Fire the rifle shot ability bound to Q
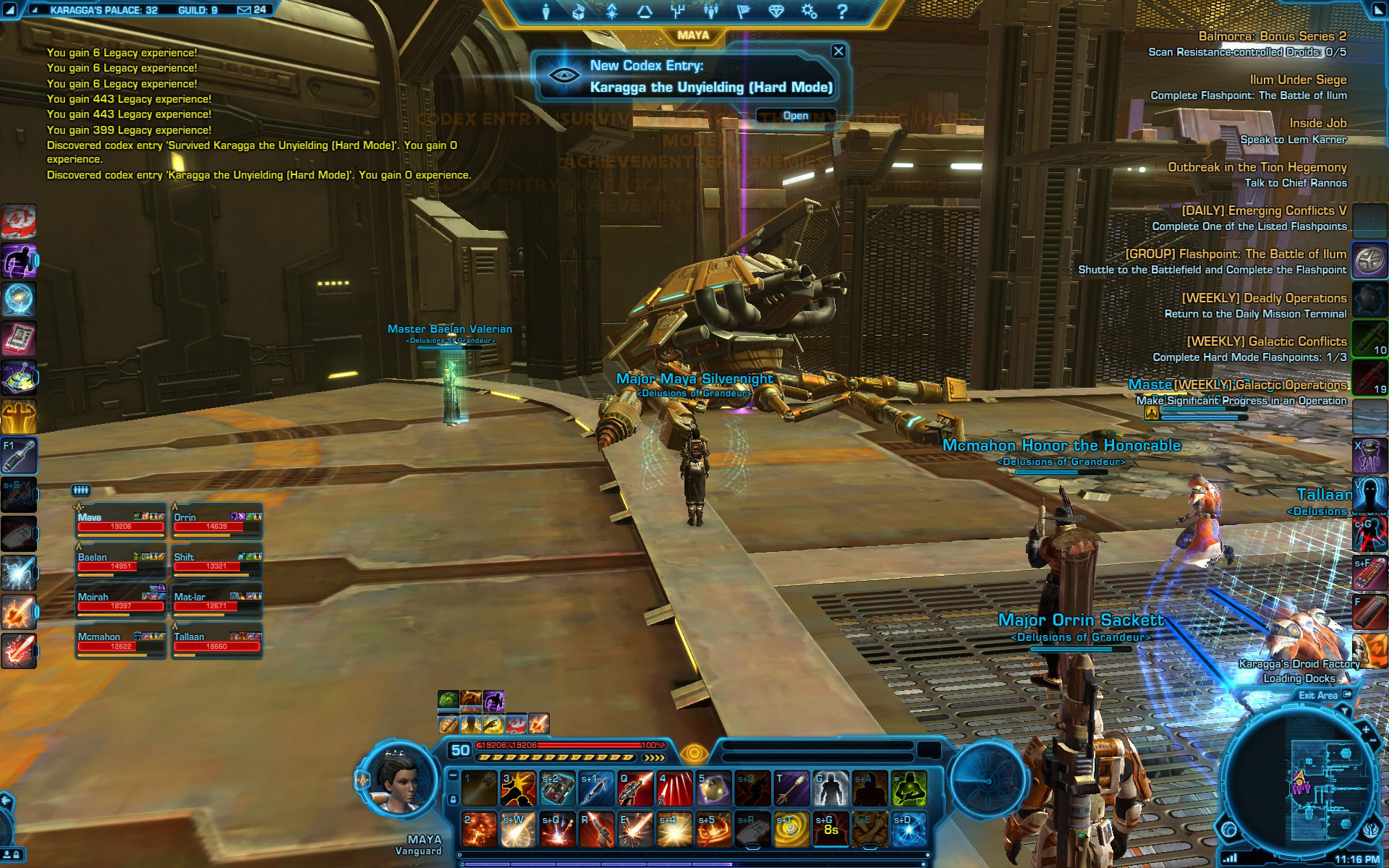The height and width of the screenshot is (868, 1389). click(x=635, y=788)
